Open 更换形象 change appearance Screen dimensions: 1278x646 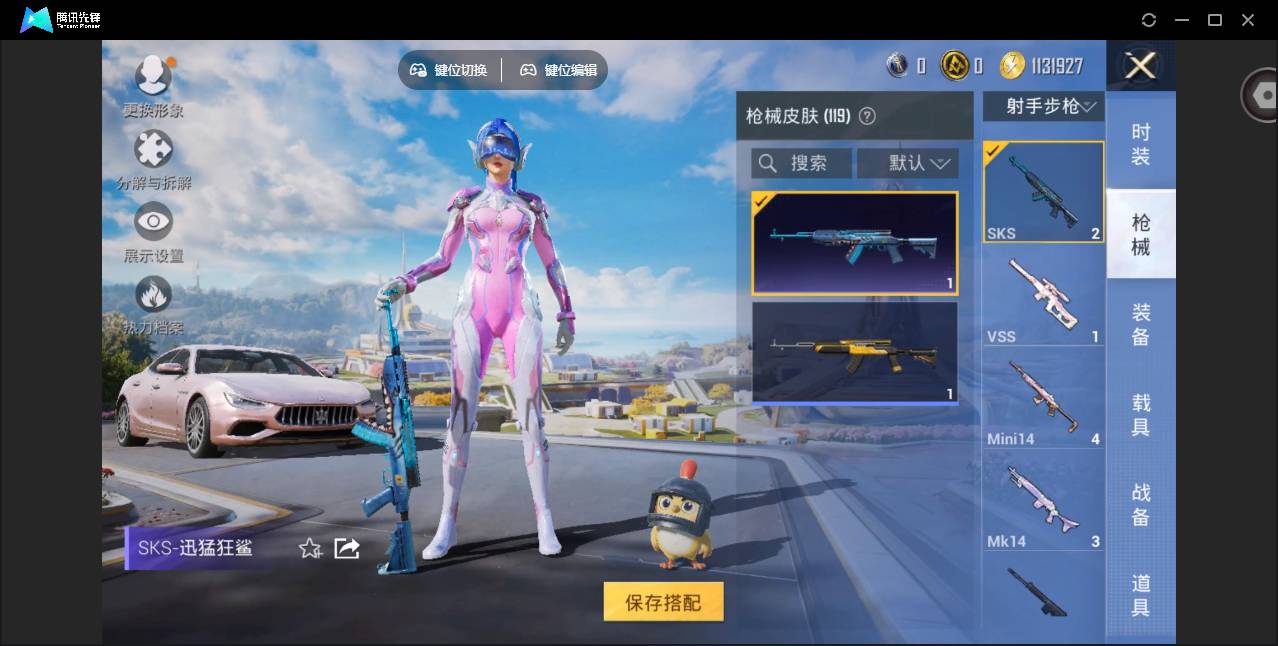click(x=153, y=84)
